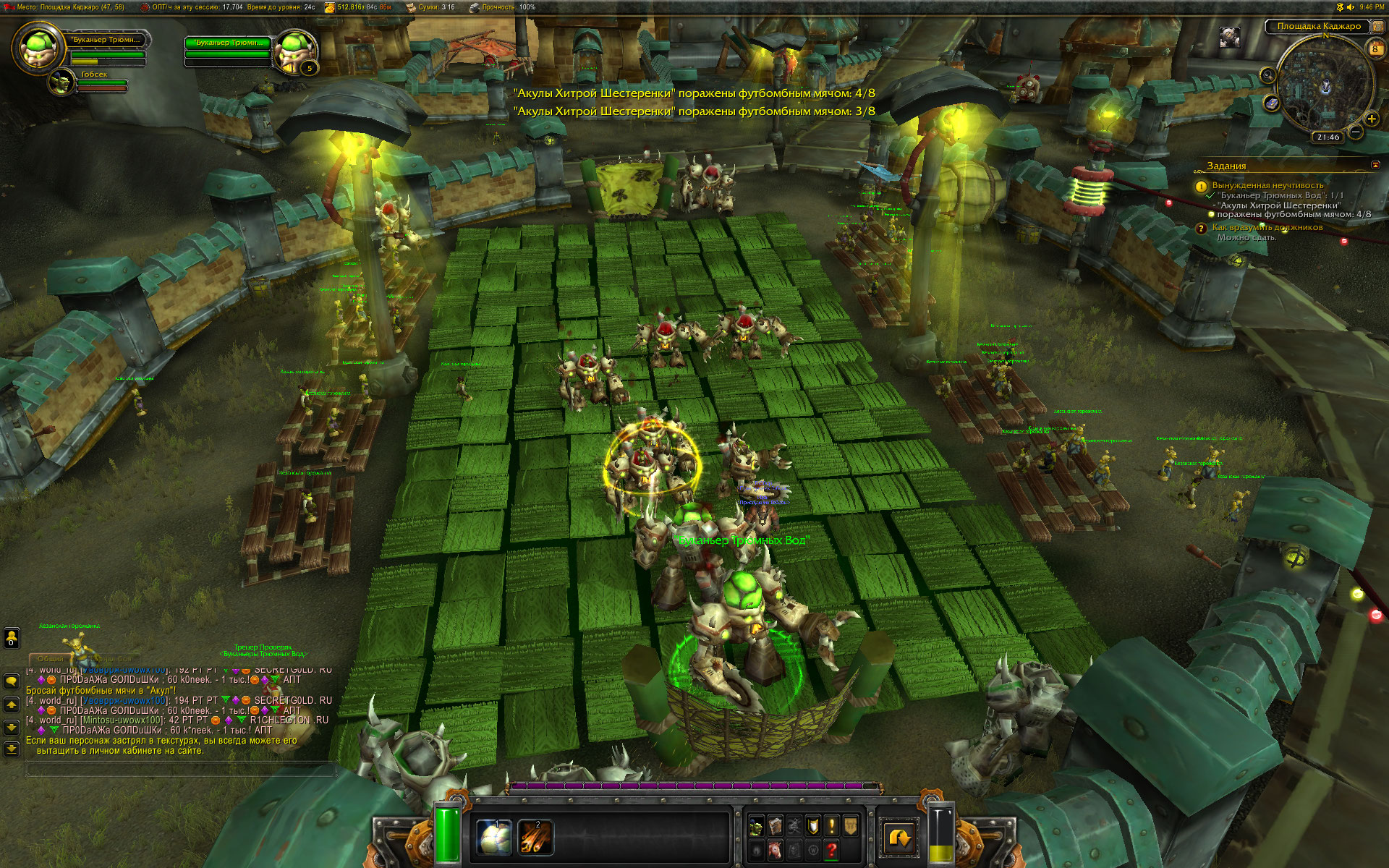Open the mounts horse head micro button
The image size is (1389, 868).
click(776, 849)
